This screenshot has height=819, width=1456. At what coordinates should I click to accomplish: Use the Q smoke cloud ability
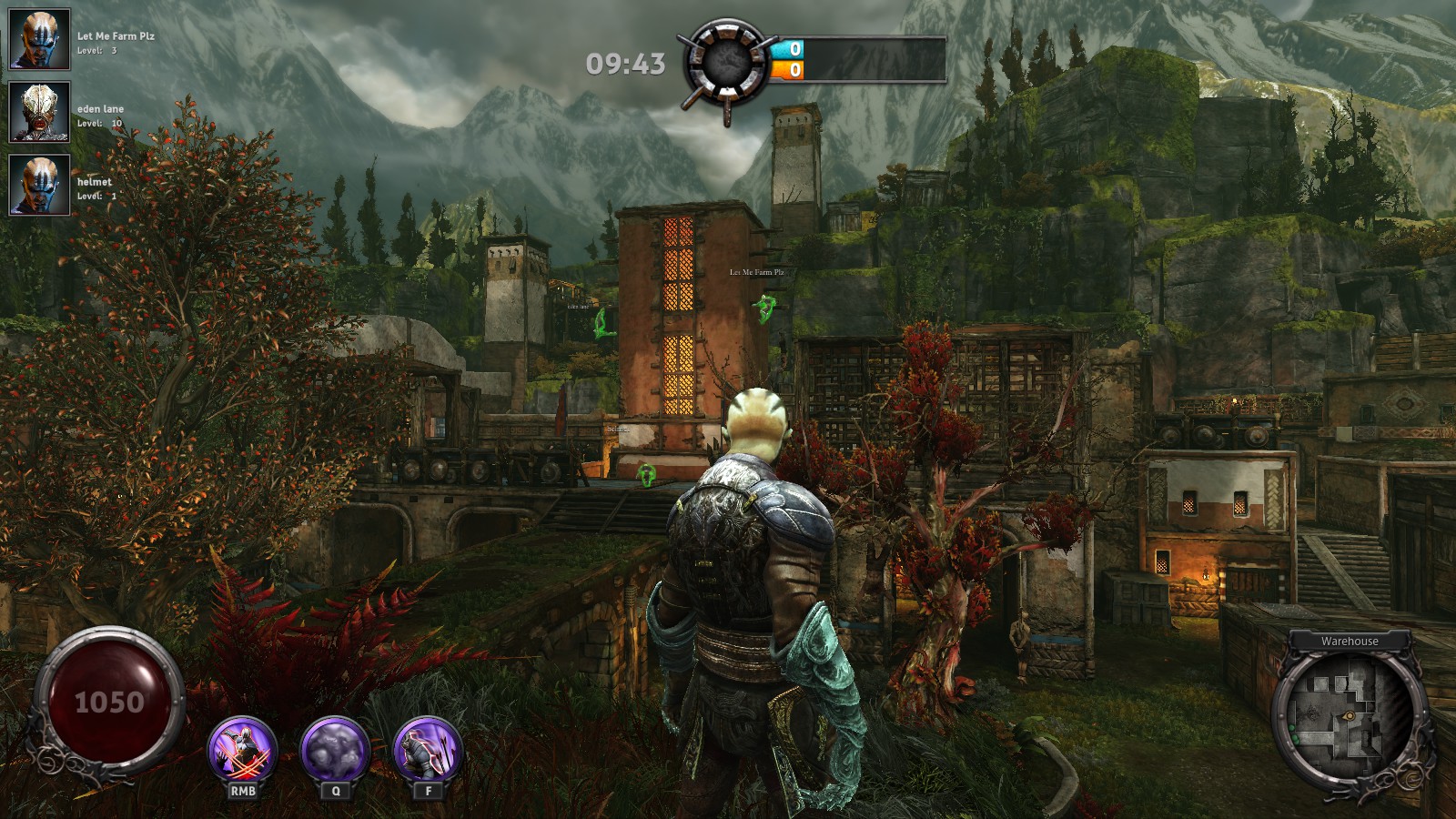coord(335,752)
